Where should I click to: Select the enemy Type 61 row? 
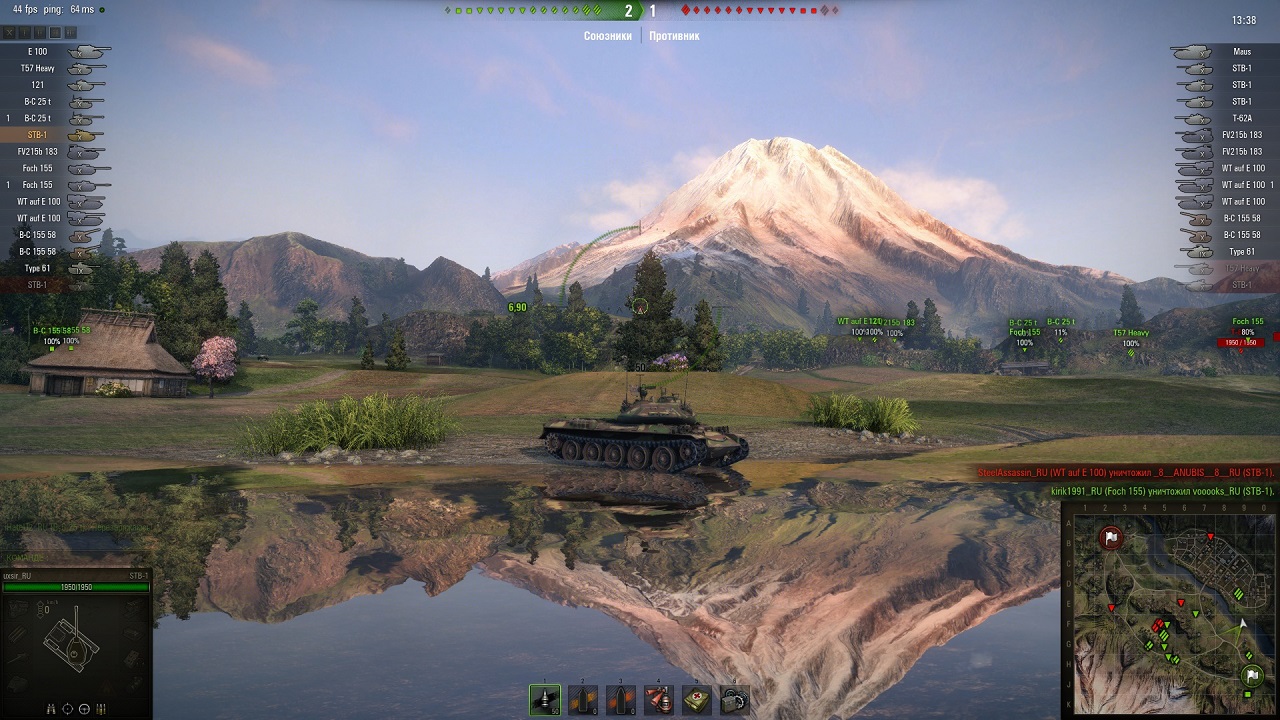(1225, 252)
